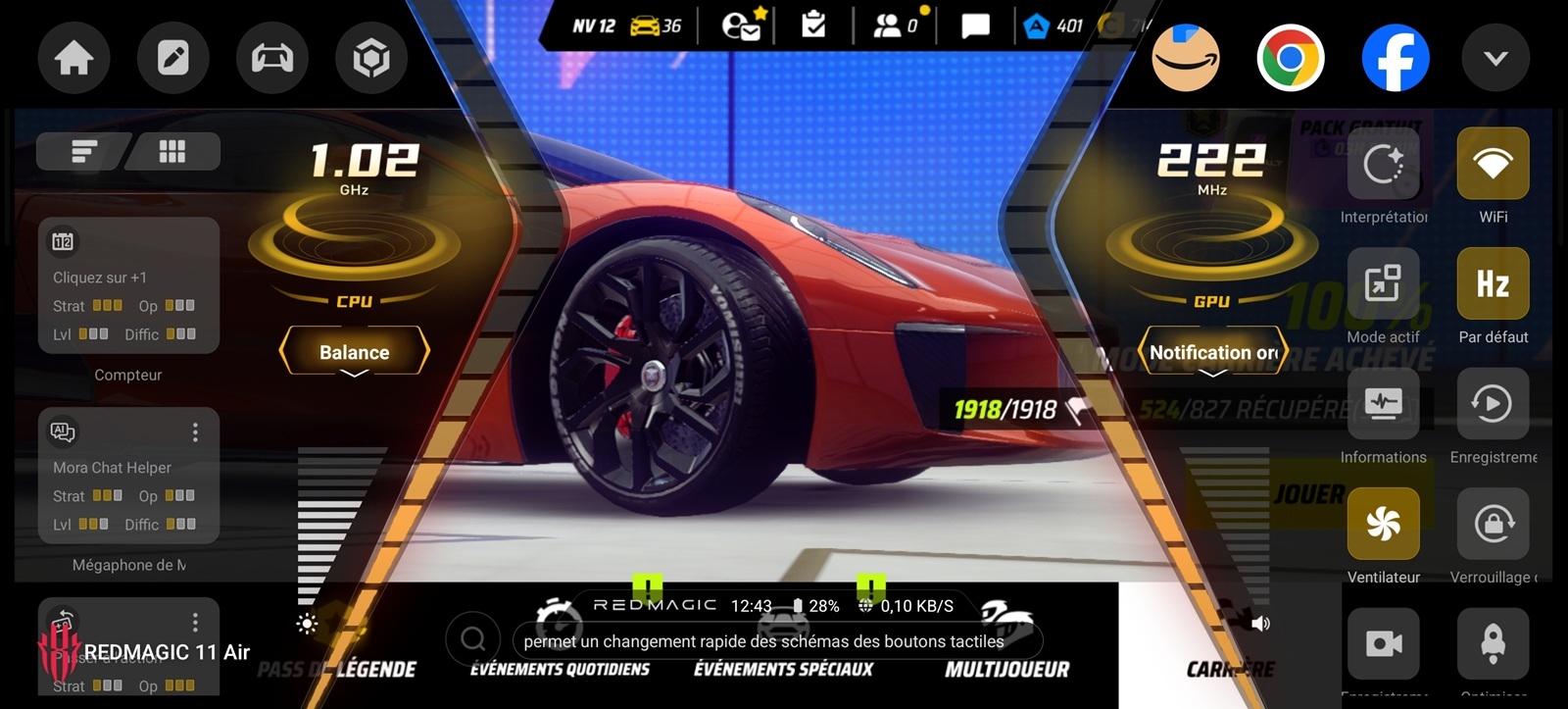Switch to the MULTIJOUEUR tab
This screenshot has width=1568, height=709.
1006,671
